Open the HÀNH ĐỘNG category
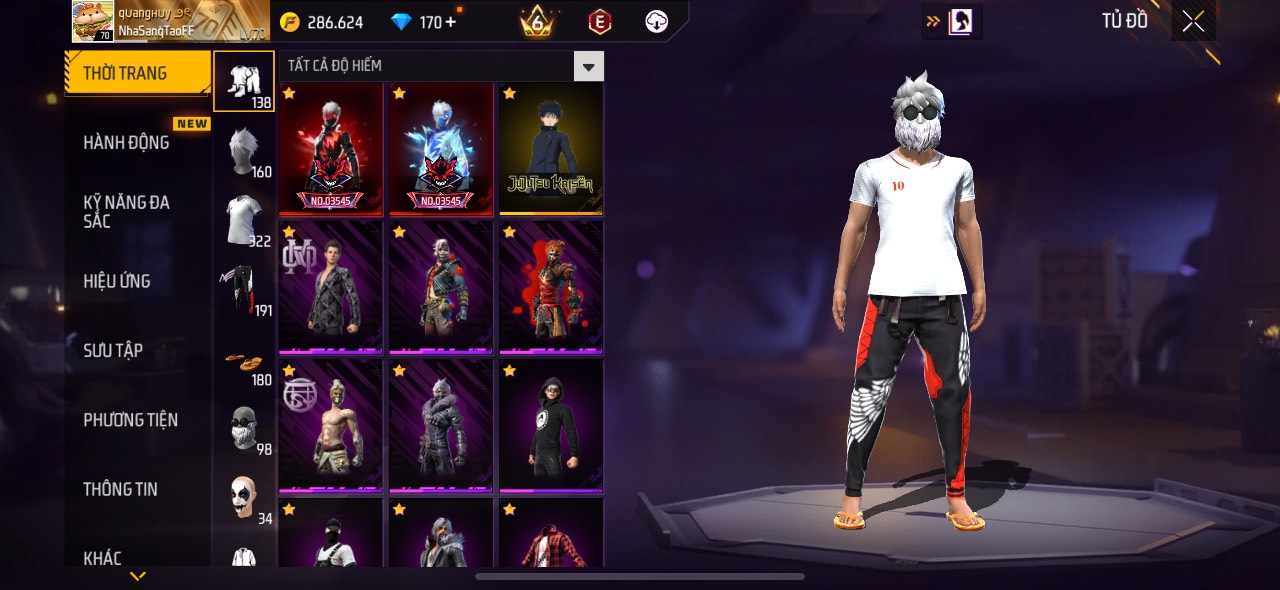Viewport: 1280px width, 590px height. [126, 142]
